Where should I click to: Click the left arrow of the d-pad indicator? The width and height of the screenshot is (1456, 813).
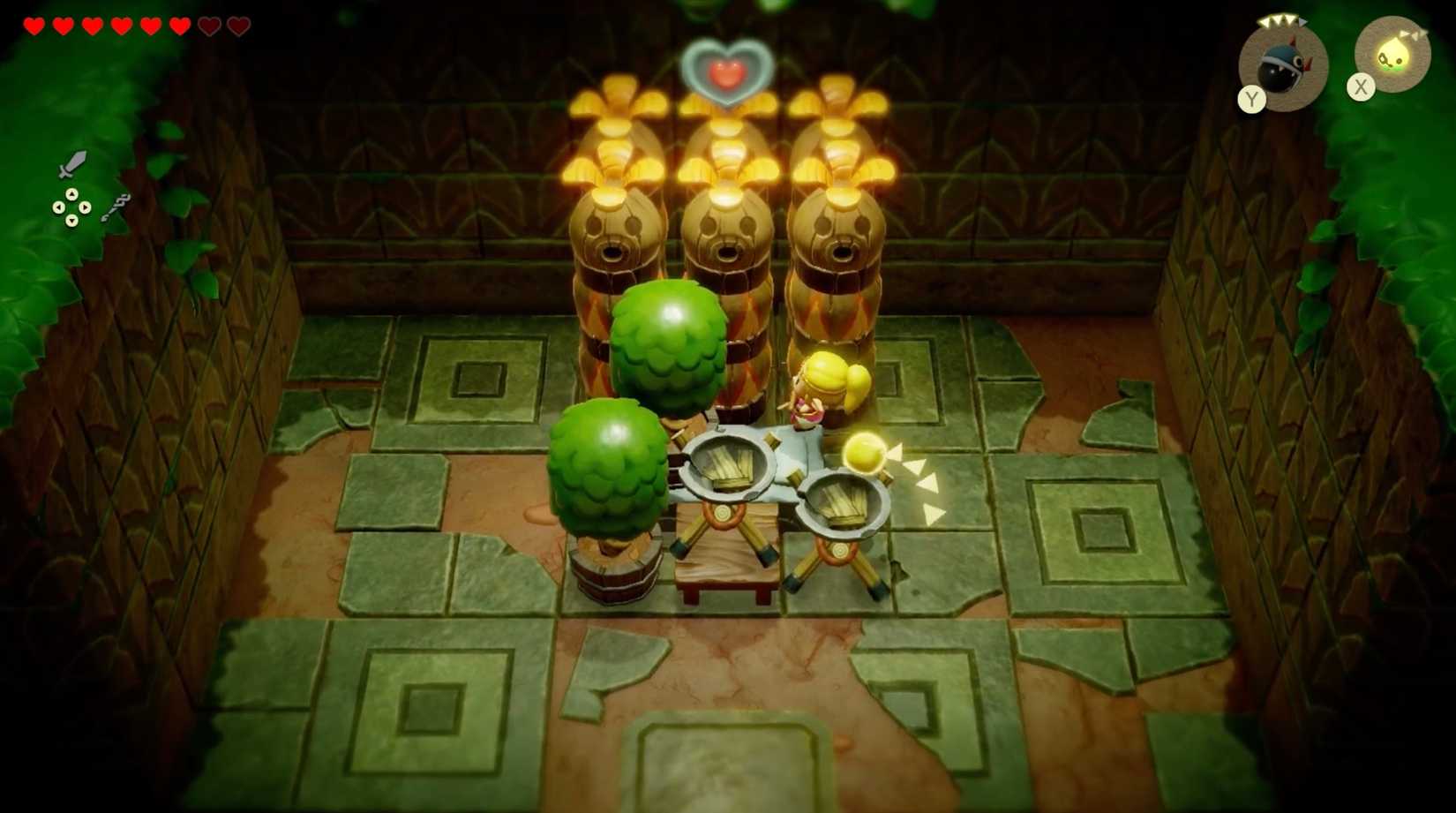coord(59,207)
